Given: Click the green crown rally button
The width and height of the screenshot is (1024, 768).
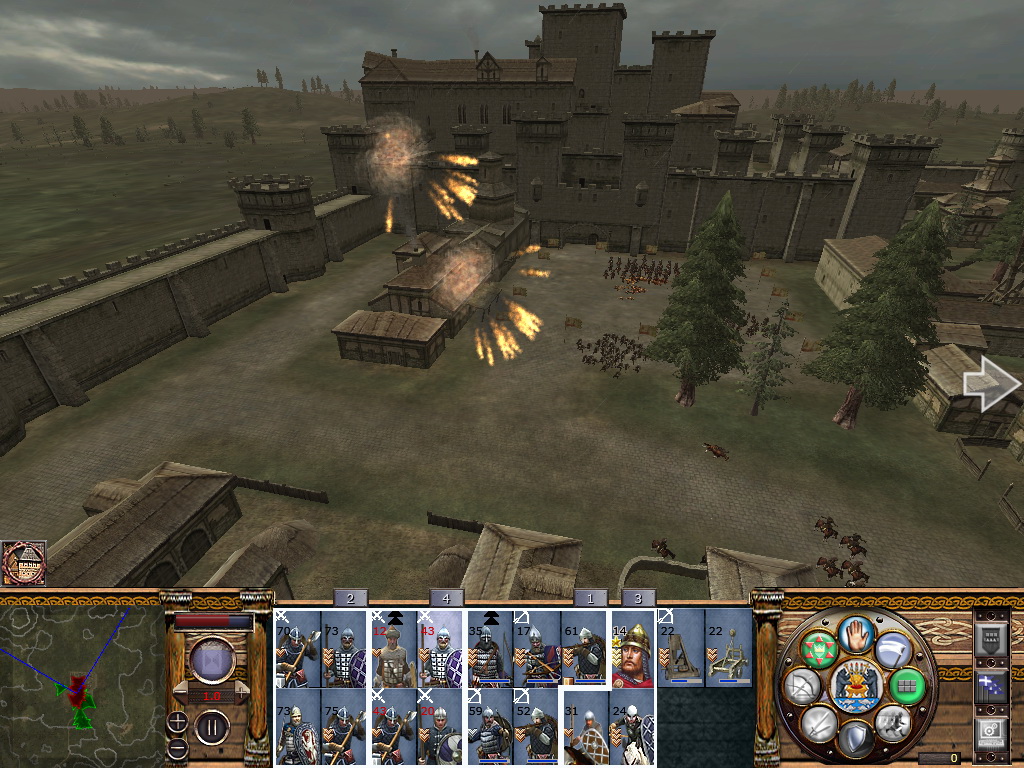Looking at the screenshot, I should [818, 648].
